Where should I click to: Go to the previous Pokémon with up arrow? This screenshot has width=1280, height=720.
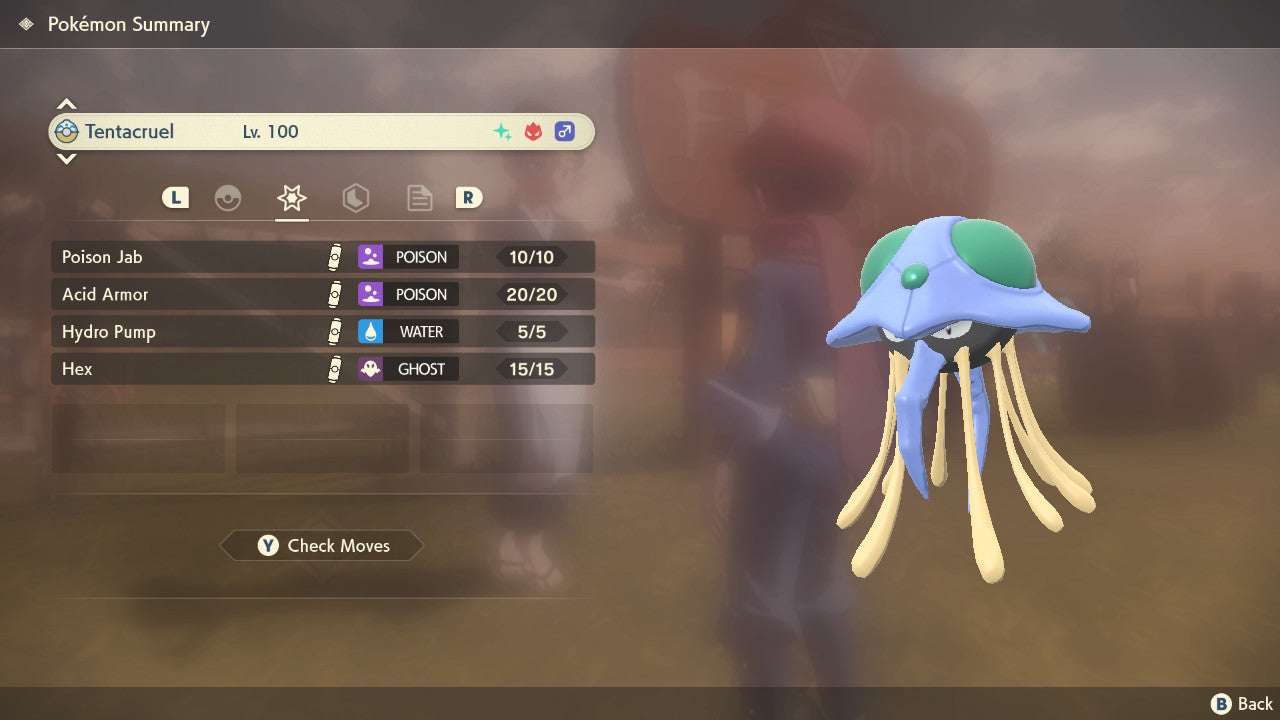[x=66, y=104]
